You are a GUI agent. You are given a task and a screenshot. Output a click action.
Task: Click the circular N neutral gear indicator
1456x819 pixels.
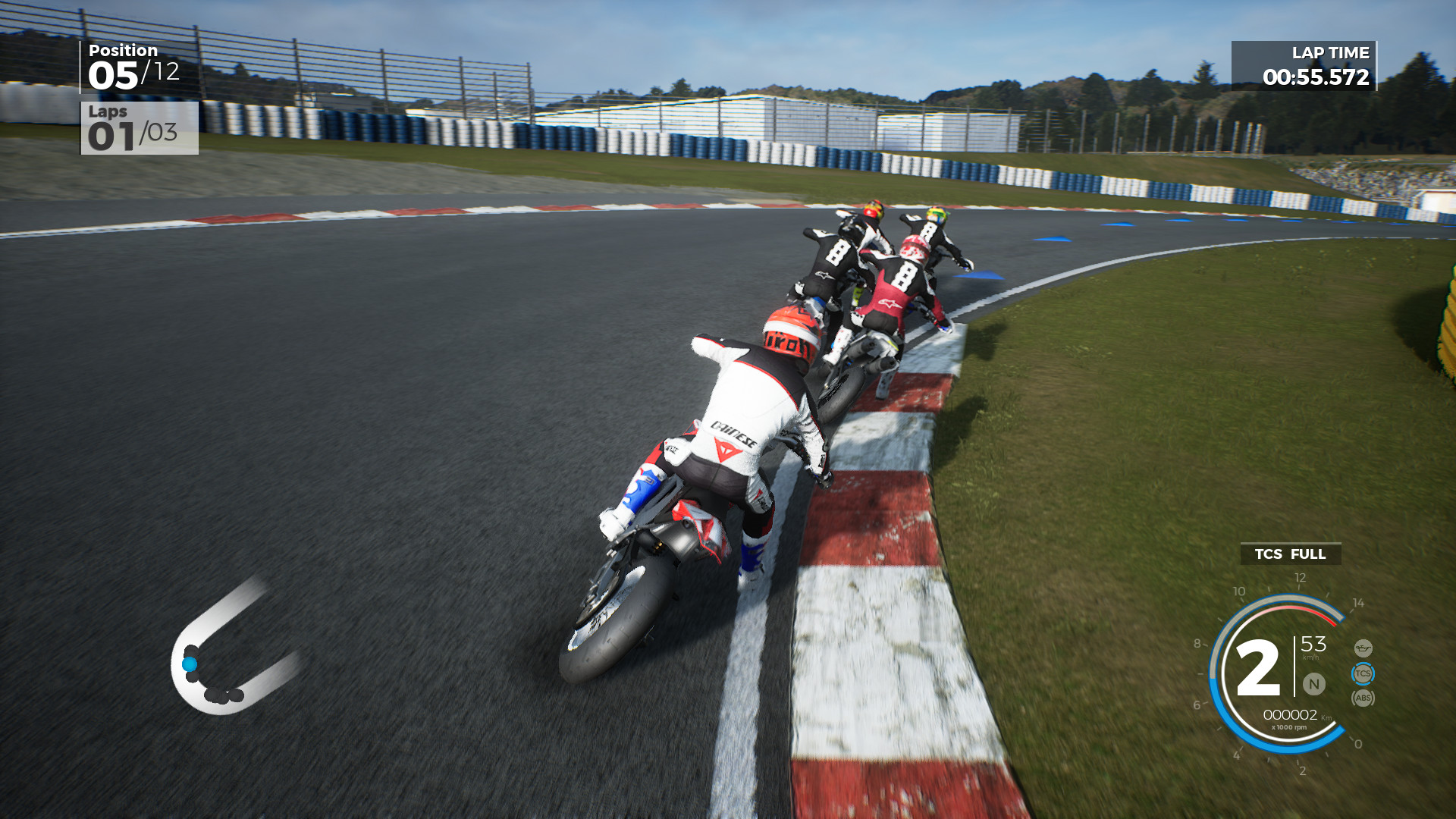tap(1313, 684)
